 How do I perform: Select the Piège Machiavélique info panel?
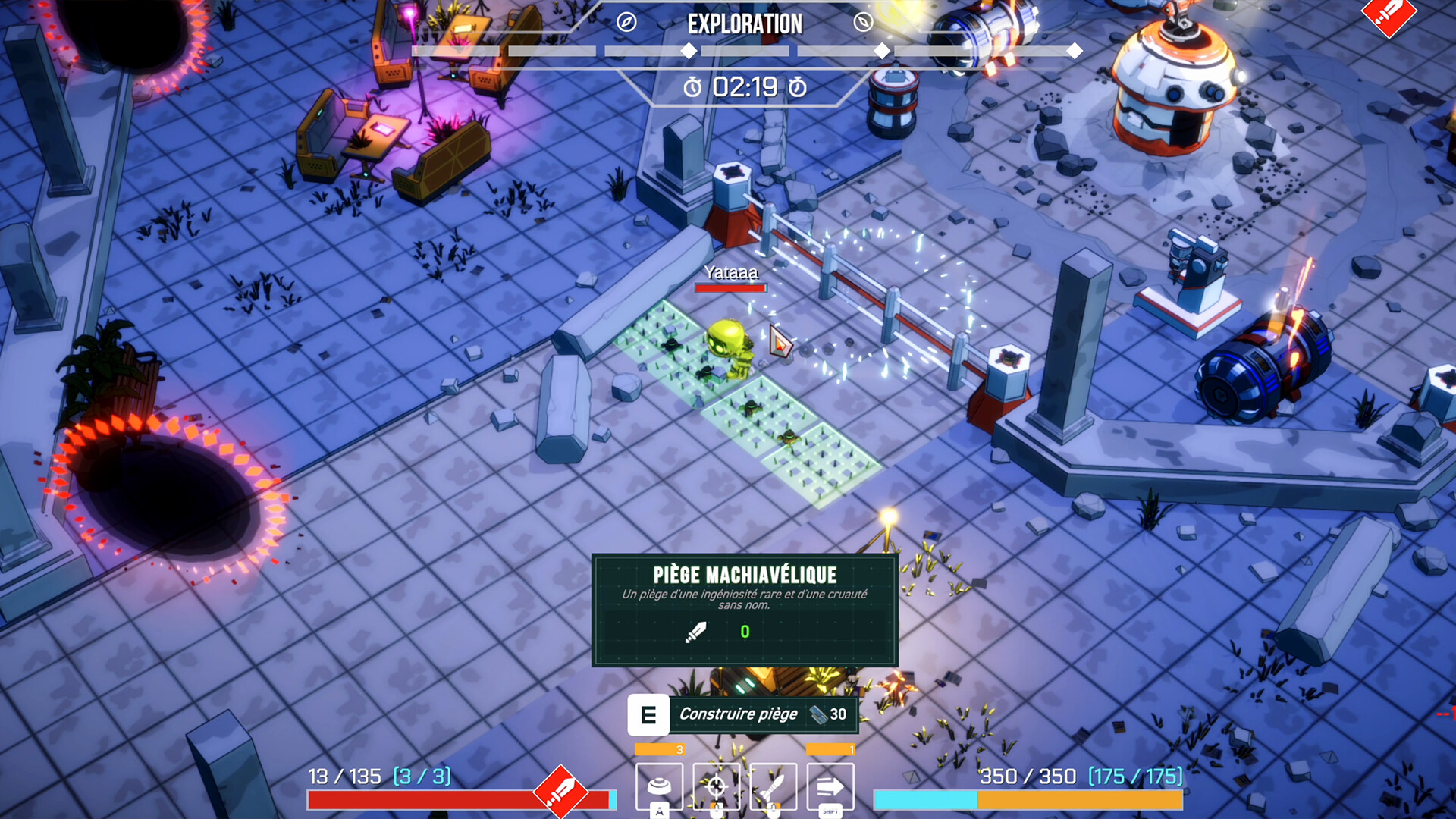tap(745, 610)
